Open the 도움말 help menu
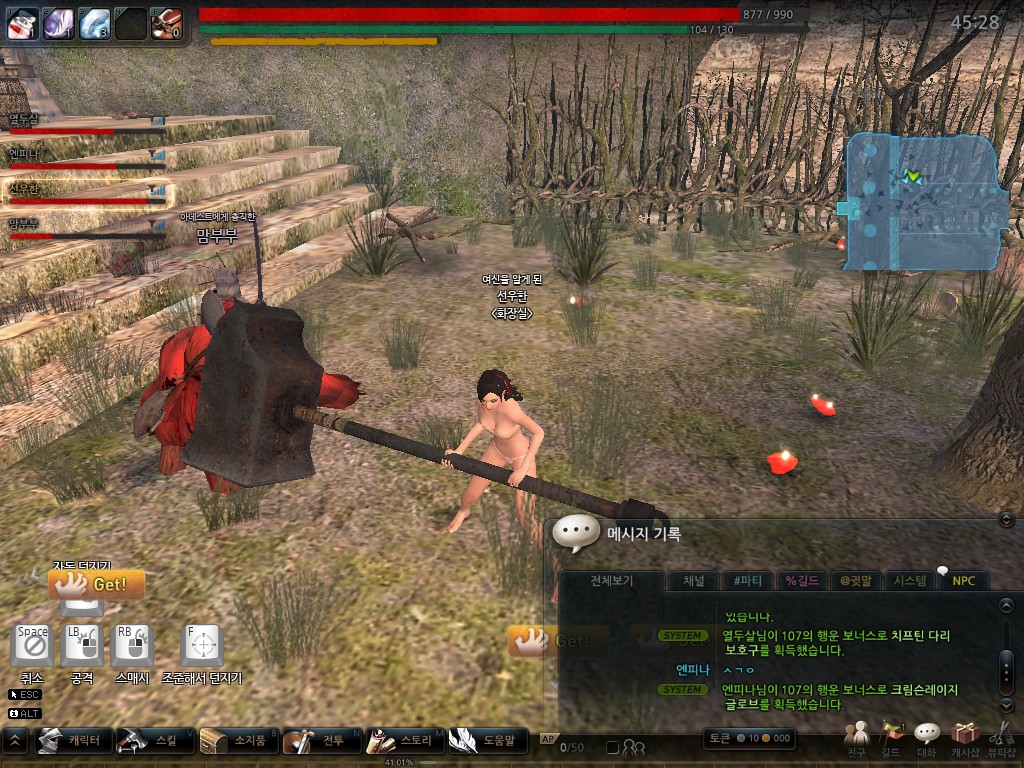 point(487,741)
